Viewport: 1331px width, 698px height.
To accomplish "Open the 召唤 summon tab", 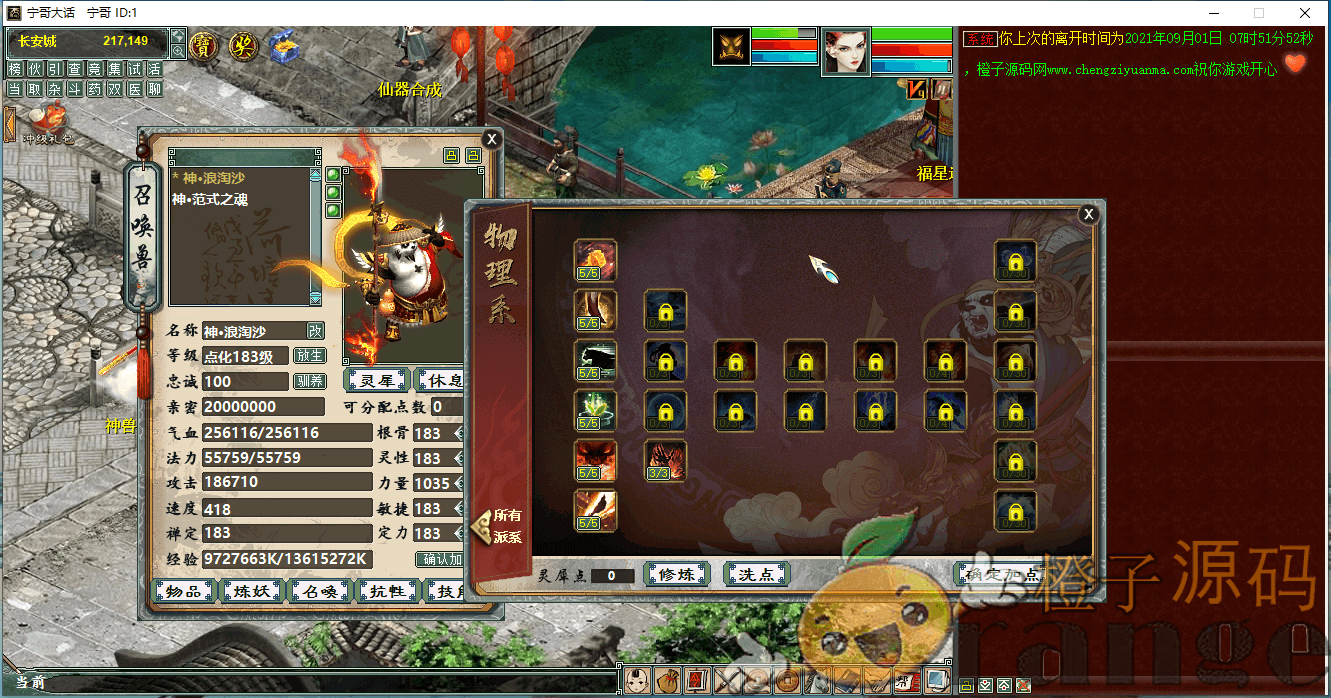I will pos(319,591).
